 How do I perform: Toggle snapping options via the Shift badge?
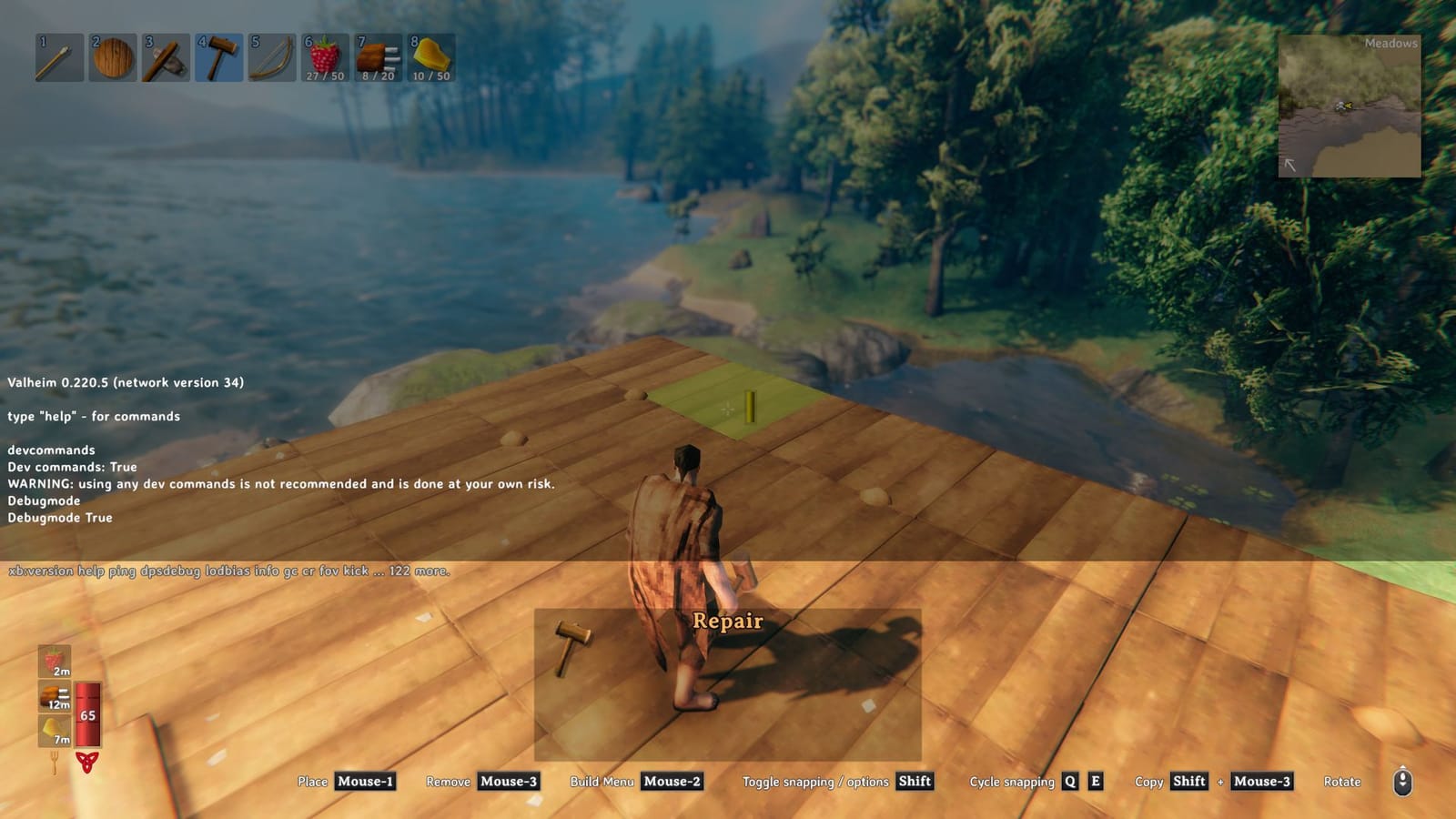pos(915,782)
